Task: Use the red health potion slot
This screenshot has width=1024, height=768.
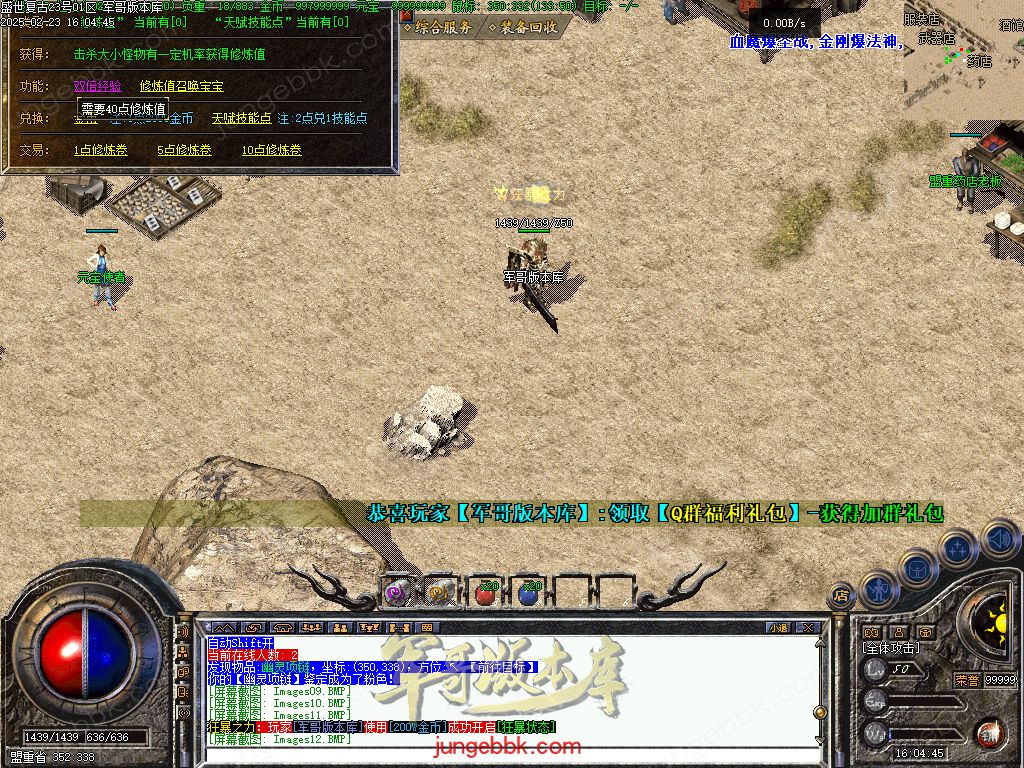Action: [x=485, y=592]
